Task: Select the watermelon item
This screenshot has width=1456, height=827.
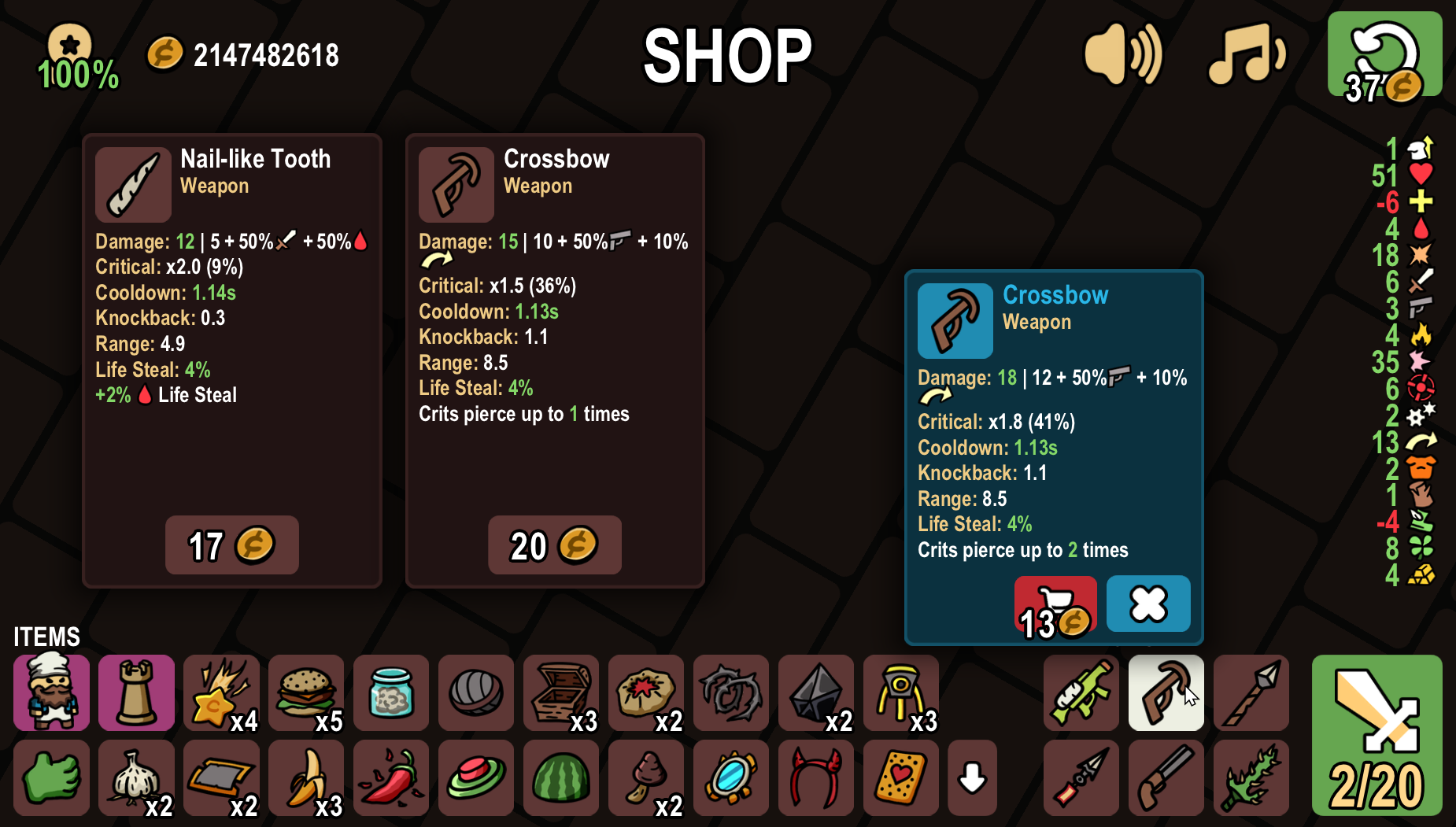Action: coord(561,777)
